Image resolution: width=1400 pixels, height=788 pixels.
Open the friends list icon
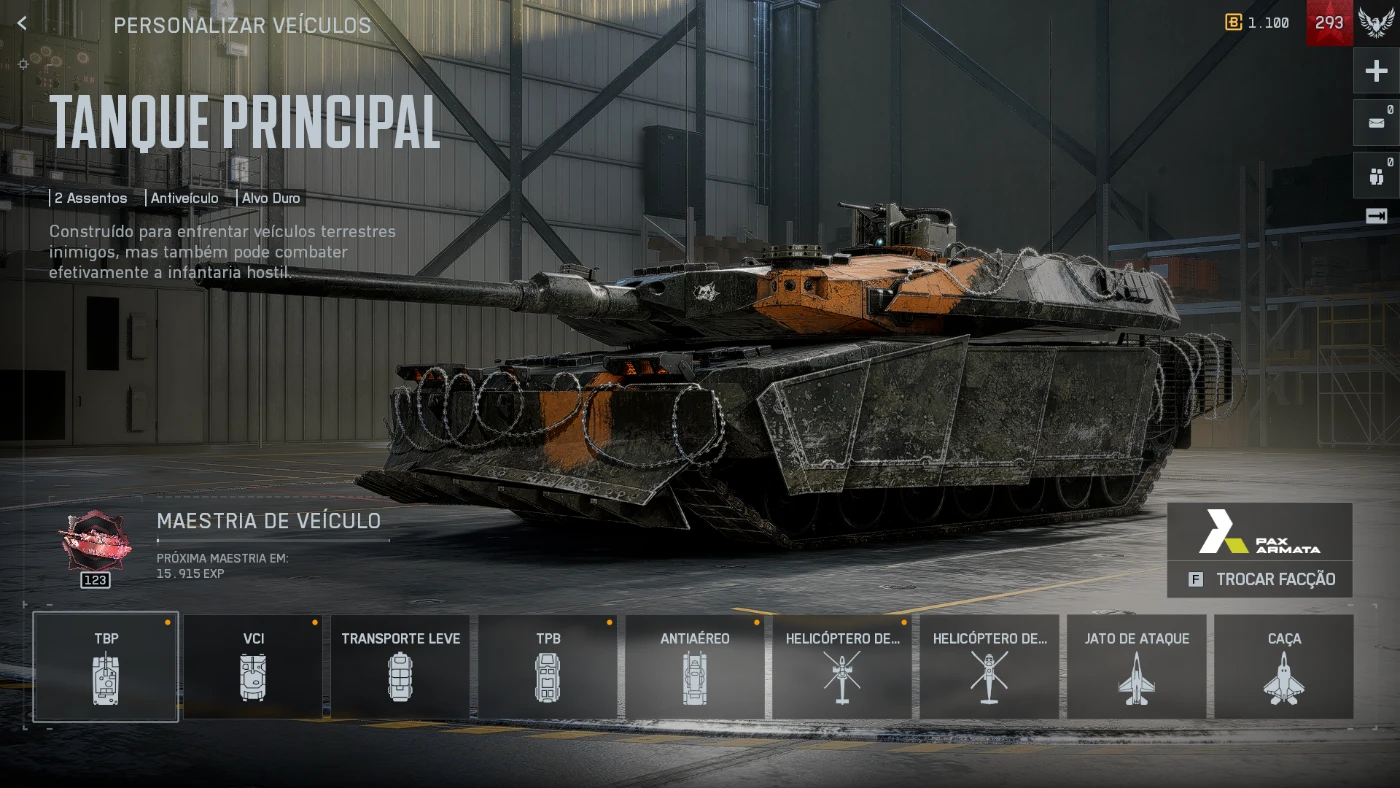click(1376, 177)
